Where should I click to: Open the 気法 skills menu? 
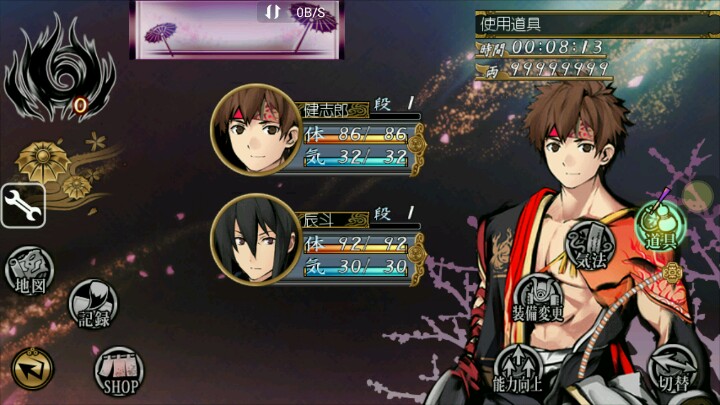coord(591,246)
